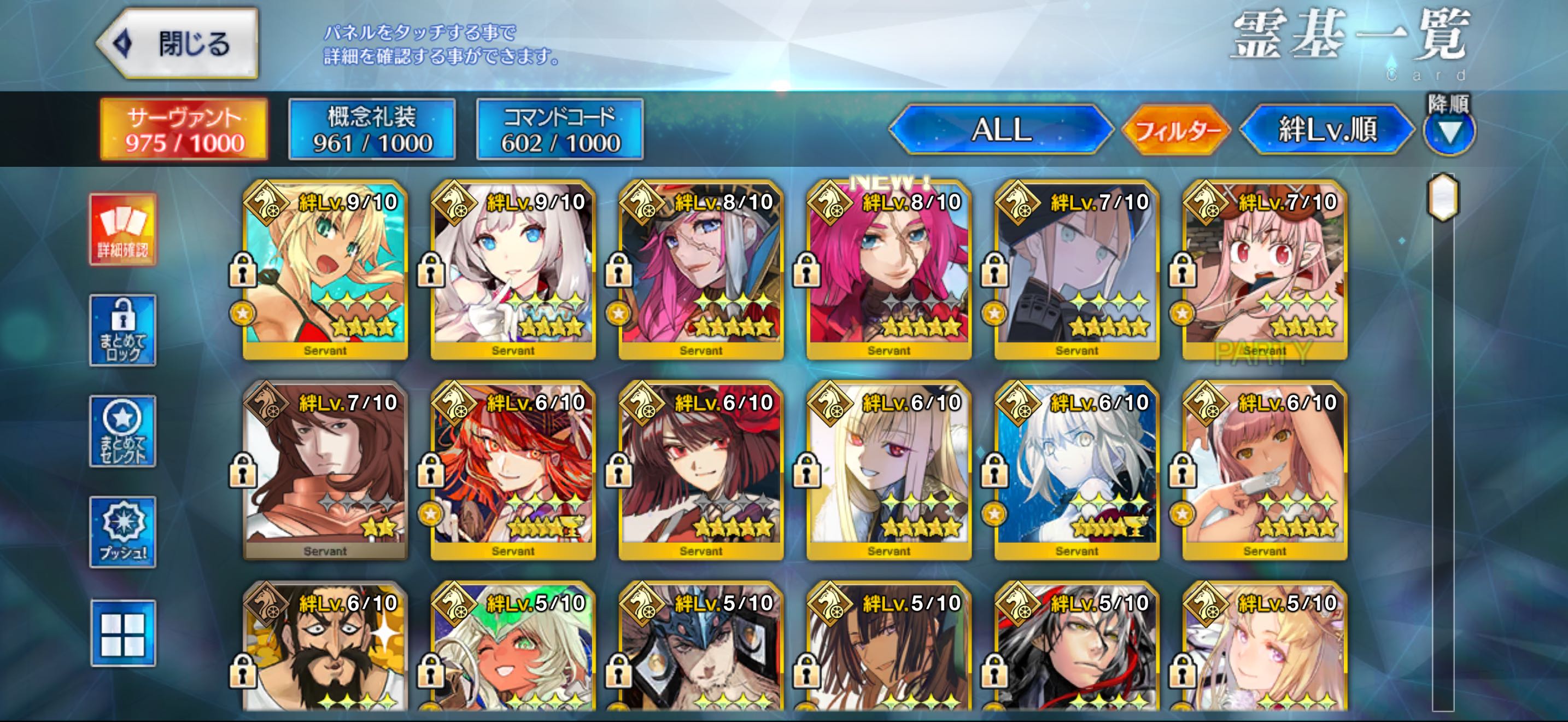
Task: Open the 概念礼装 tab
Action: click(x=372, y=130)
